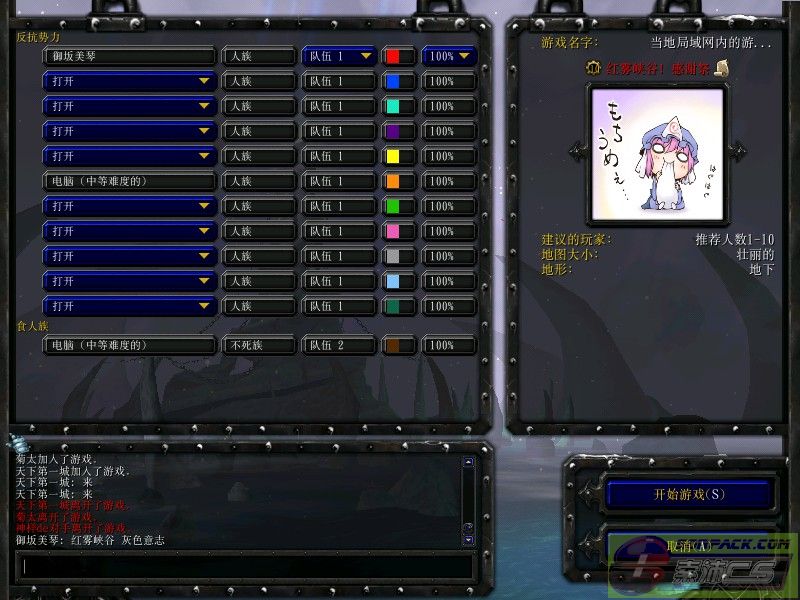Click the arrow right of the map preview
This screenshot has height=600, width=800.
pyautogui.click(x=738, y=151)
